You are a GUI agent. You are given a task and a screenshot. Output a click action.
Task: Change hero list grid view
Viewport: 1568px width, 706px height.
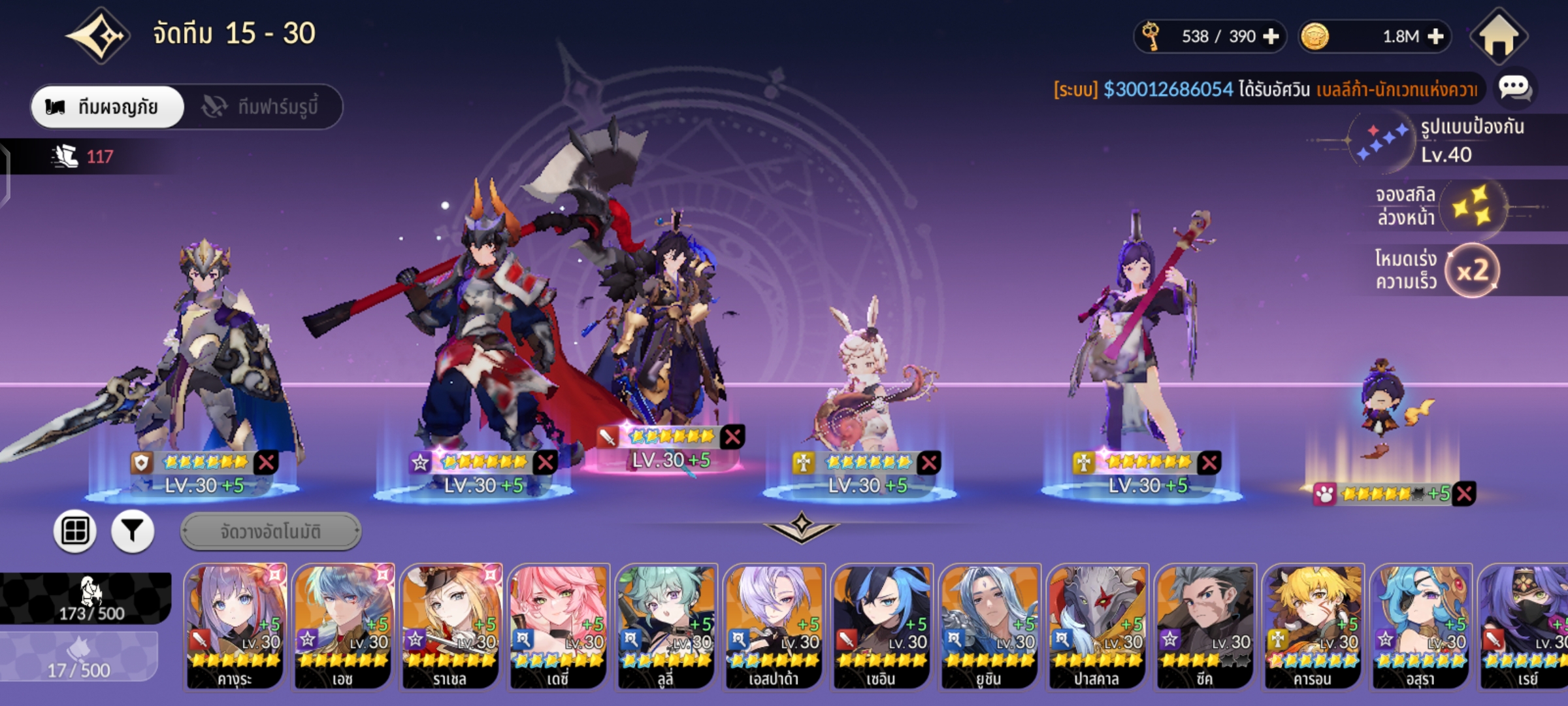(75, 531)
